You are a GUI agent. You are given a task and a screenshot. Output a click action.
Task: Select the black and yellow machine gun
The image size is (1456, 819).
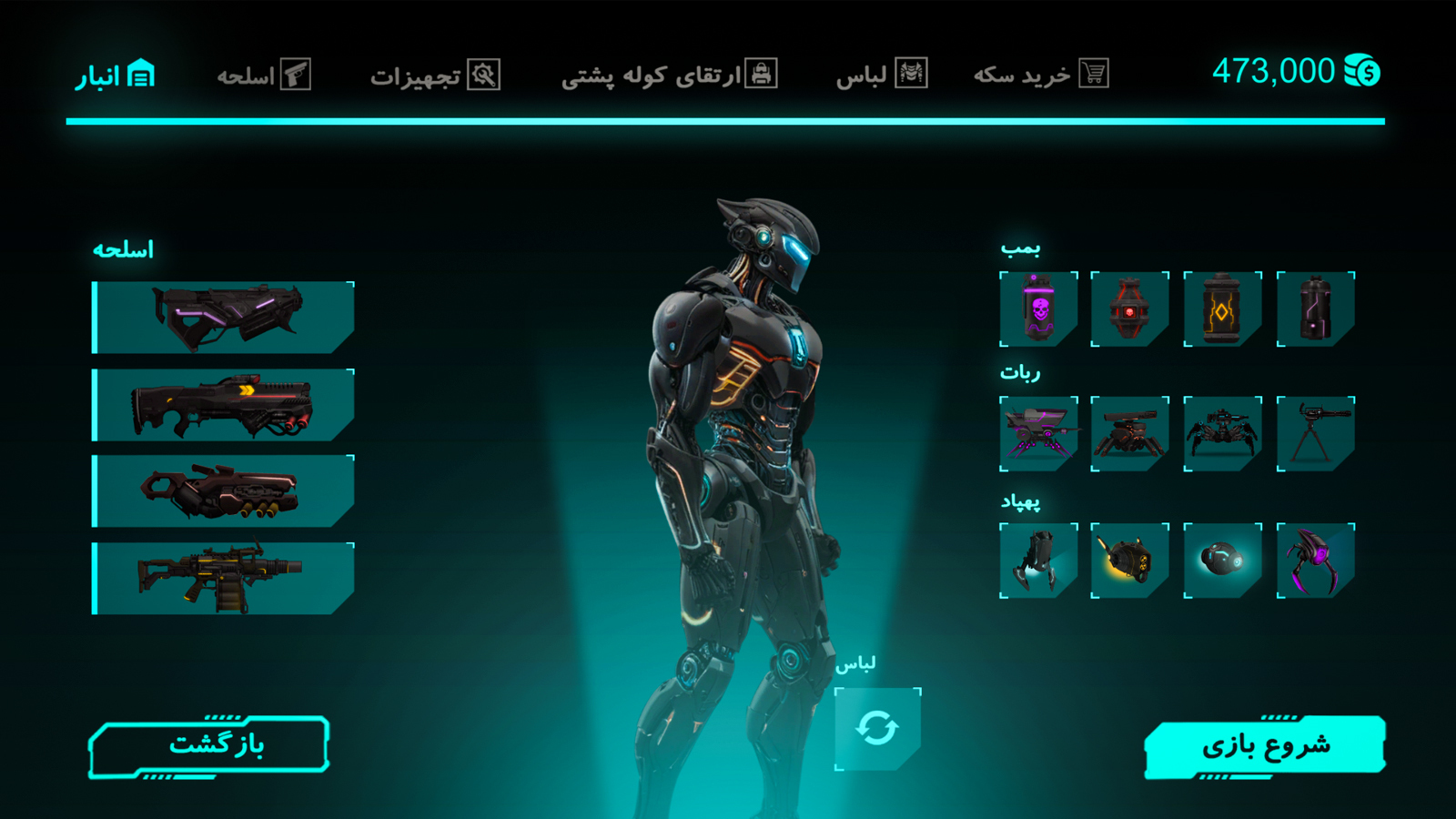coord(223,579)
